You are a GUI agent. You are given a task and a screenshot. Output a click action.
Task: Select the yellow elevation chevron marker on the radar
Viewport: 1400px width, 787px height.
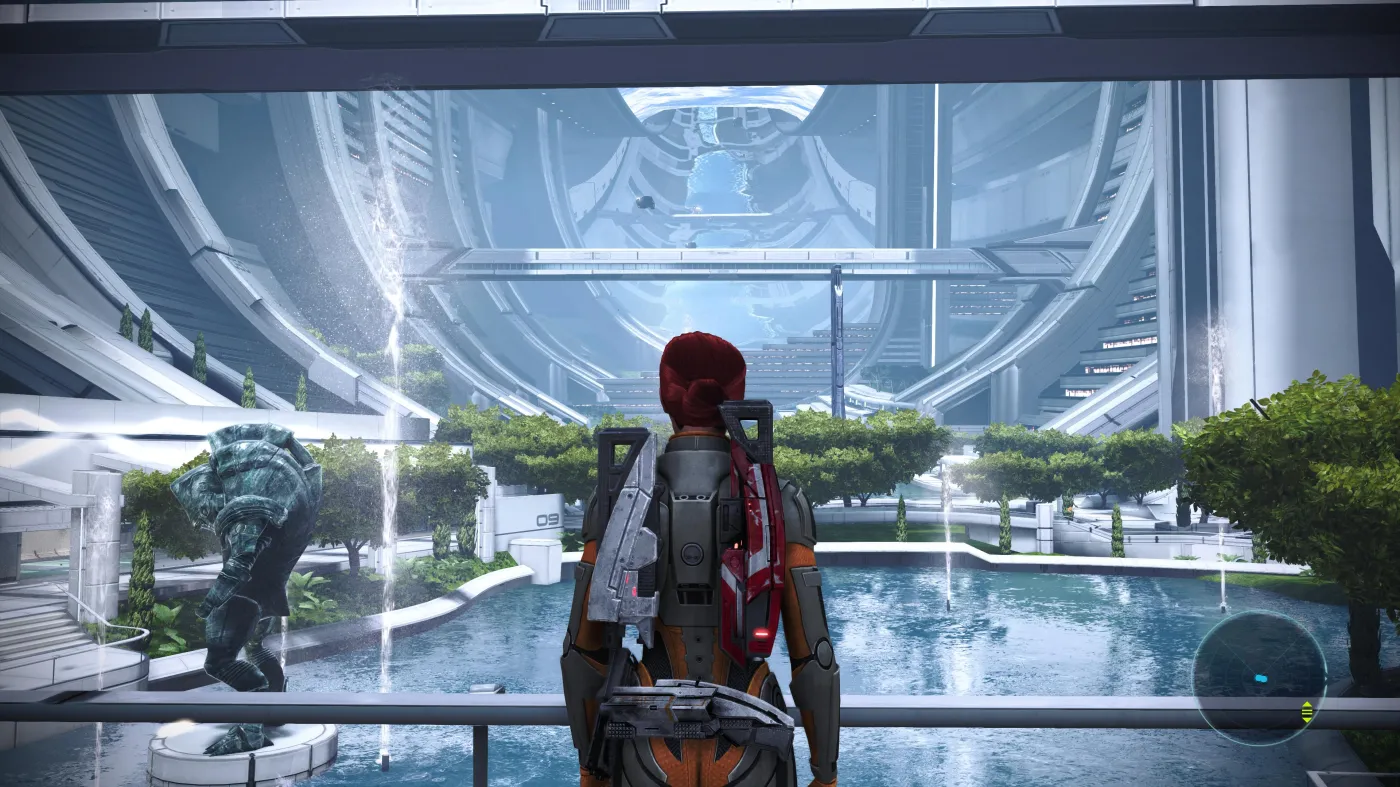coord(1307,712)
